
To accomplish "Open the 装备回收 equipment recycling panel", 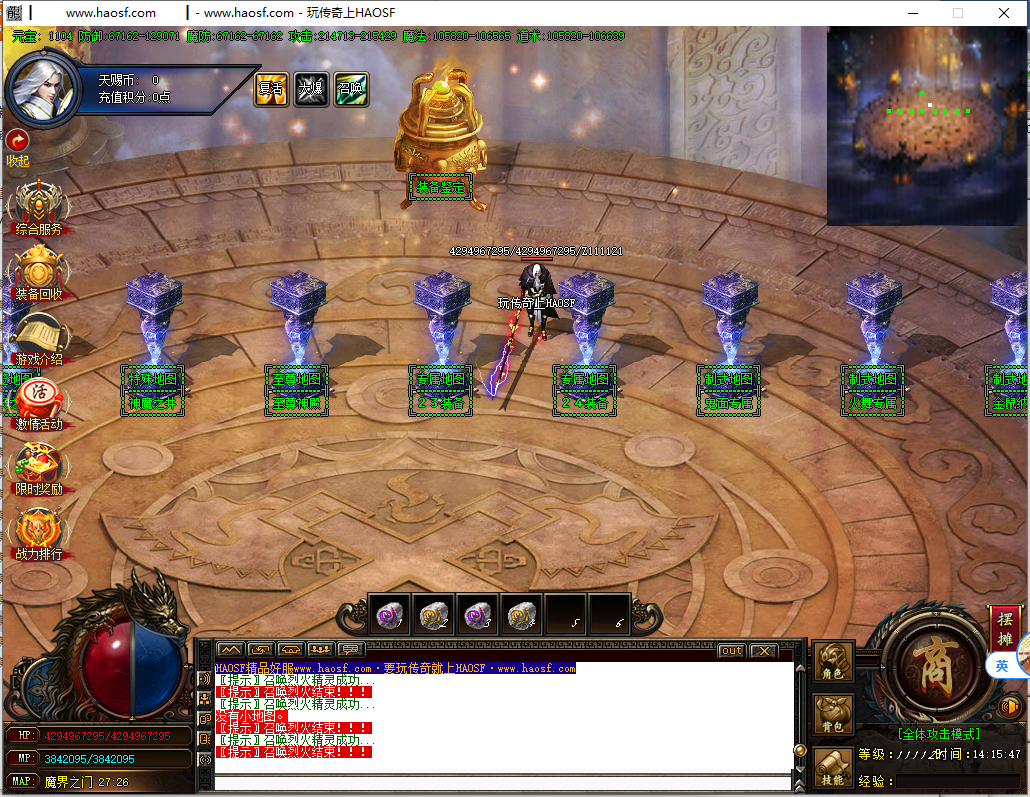I will [x=38, y=273].
